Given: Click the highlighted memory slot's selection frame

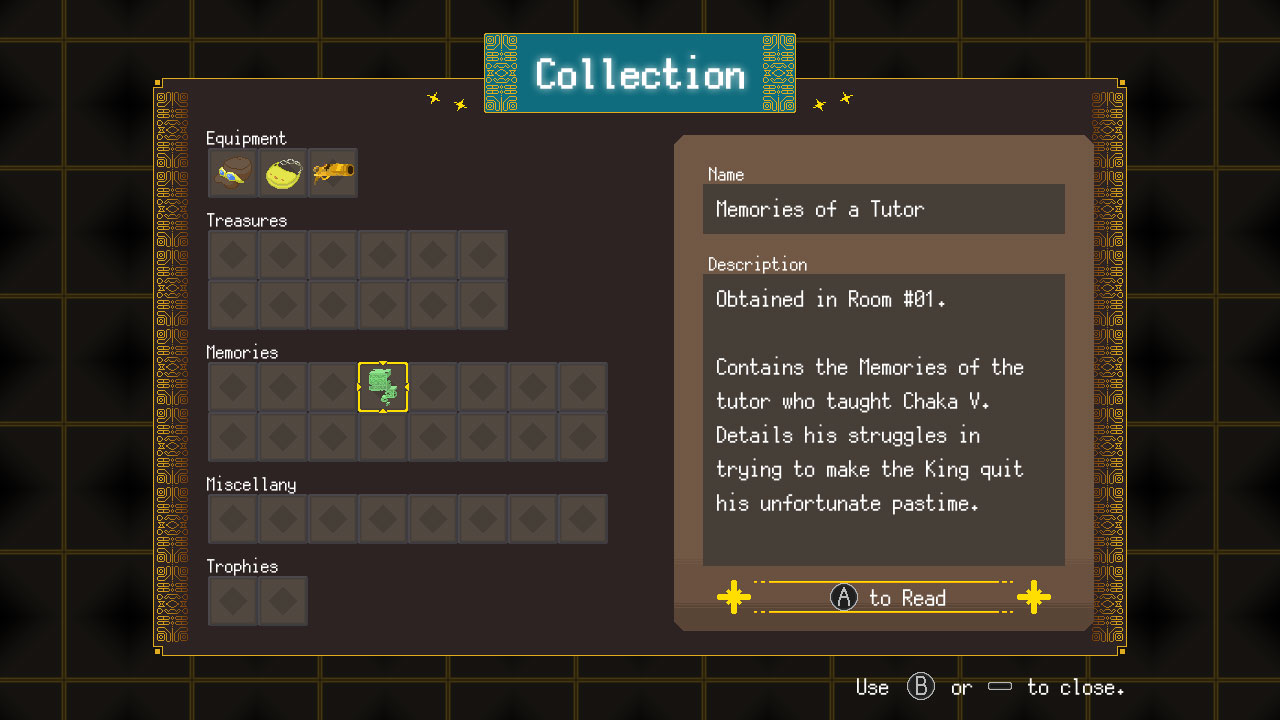Looking at the screenshot, I should (x=383, y=387).
